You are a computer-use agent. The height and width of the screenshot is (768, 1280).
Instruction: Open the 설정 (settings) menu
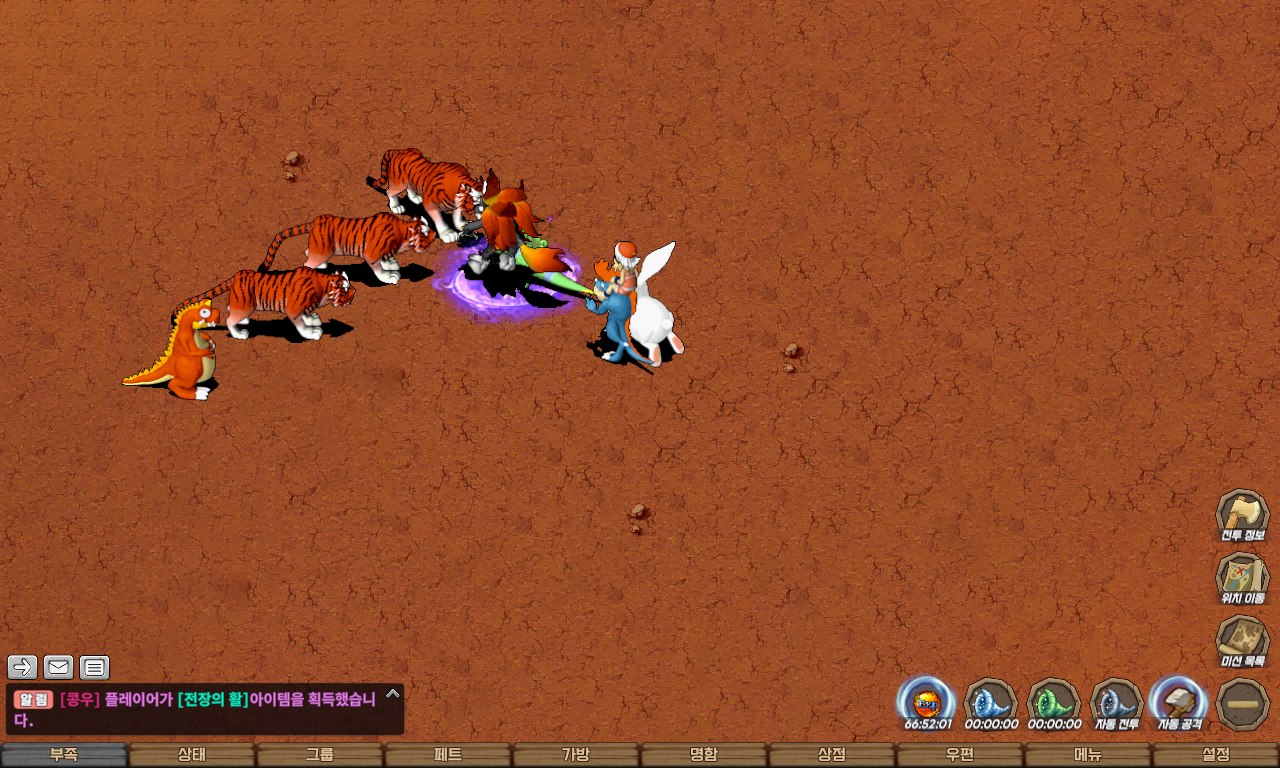(x=1216, y=755)
